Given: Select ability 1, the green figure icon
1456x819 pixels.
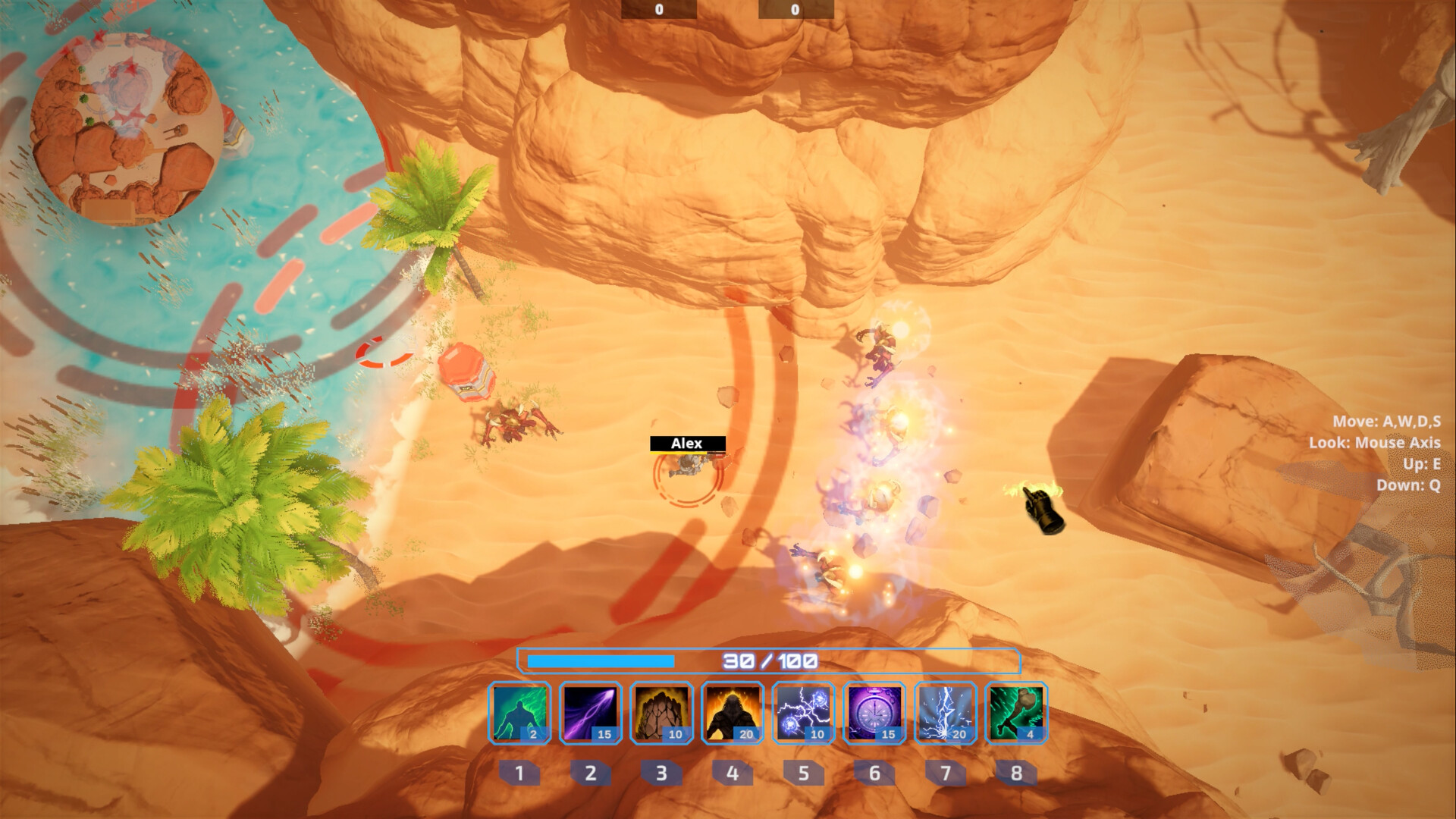Looking at the screenshot, I should click(519, 714).
